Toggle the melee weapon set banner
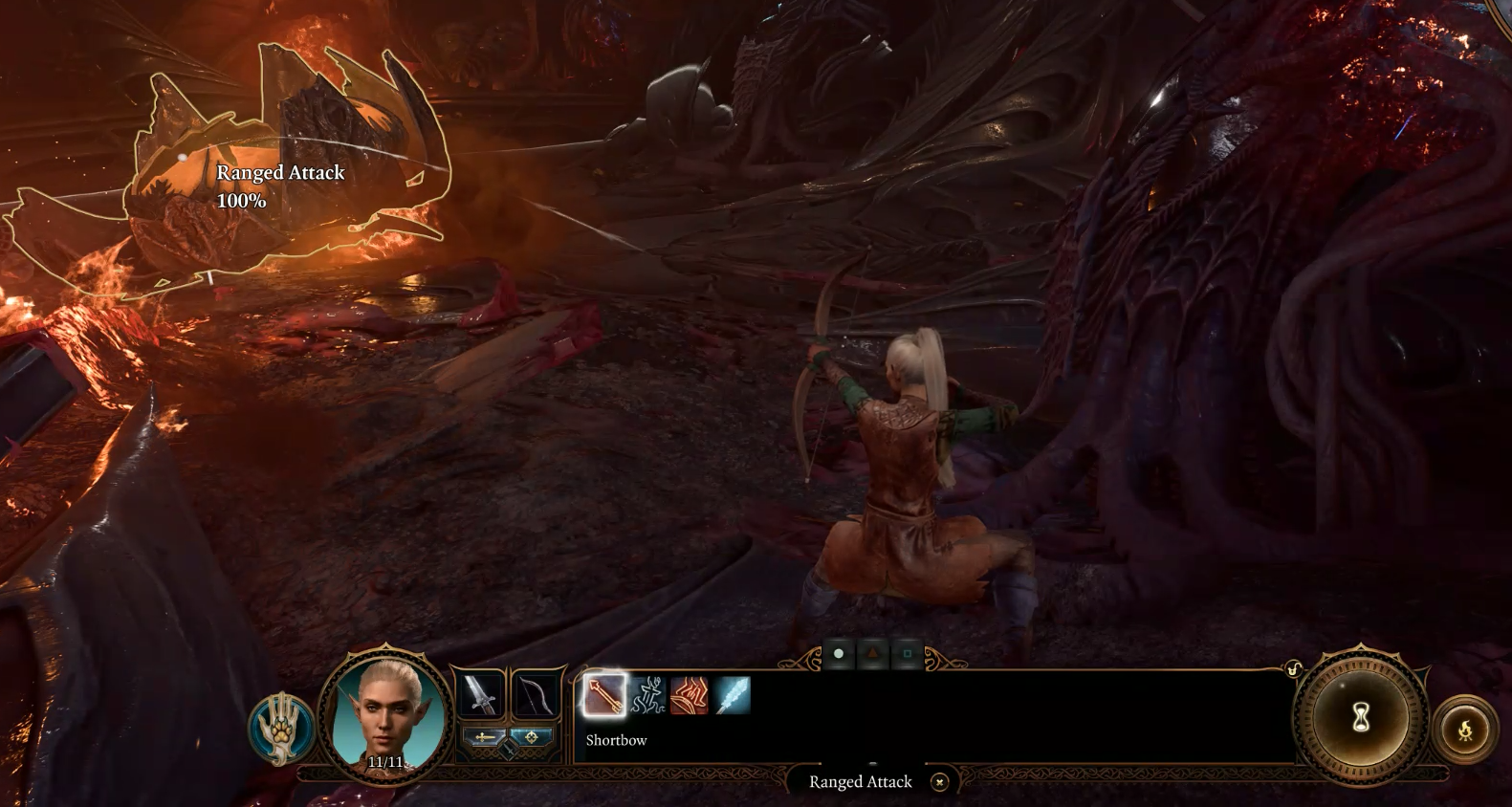The width and height of the screenshot is (1512, 807). point(483,738)
